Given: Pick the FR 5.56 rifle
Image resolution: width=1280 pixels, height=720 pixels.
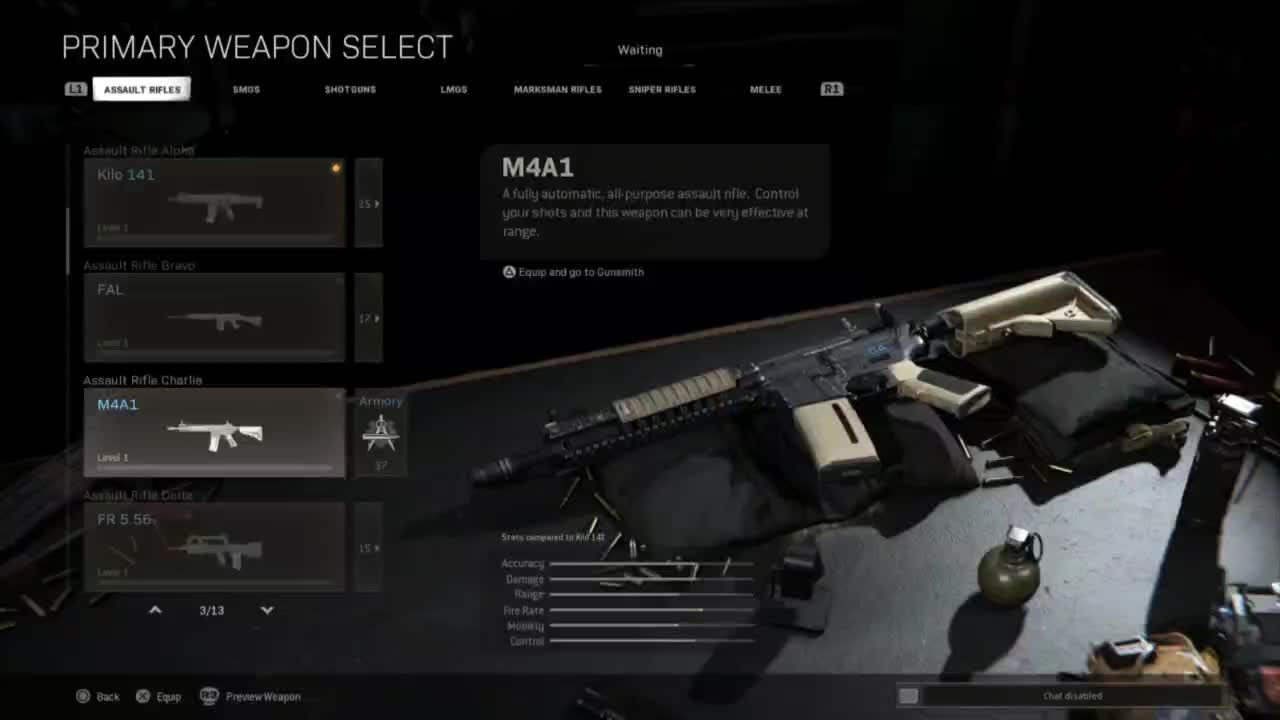Looking at the screenshot, I should pos(214,546).
